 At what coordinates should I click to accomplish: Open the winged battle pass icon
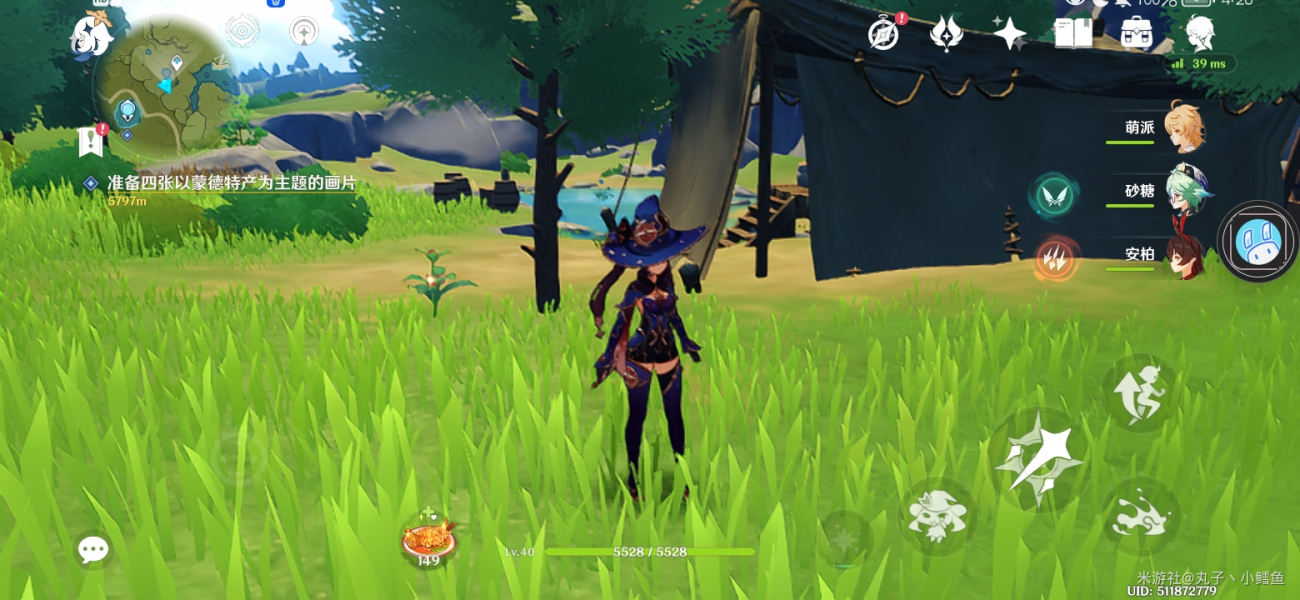pos(945,34)
